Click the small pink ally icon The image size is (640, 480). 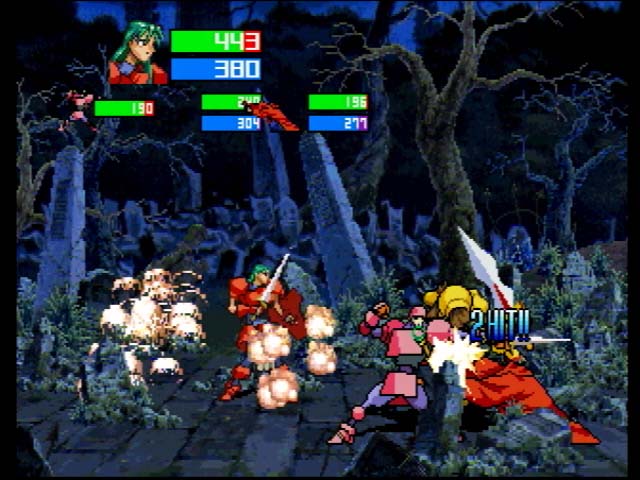click(77, 107)
